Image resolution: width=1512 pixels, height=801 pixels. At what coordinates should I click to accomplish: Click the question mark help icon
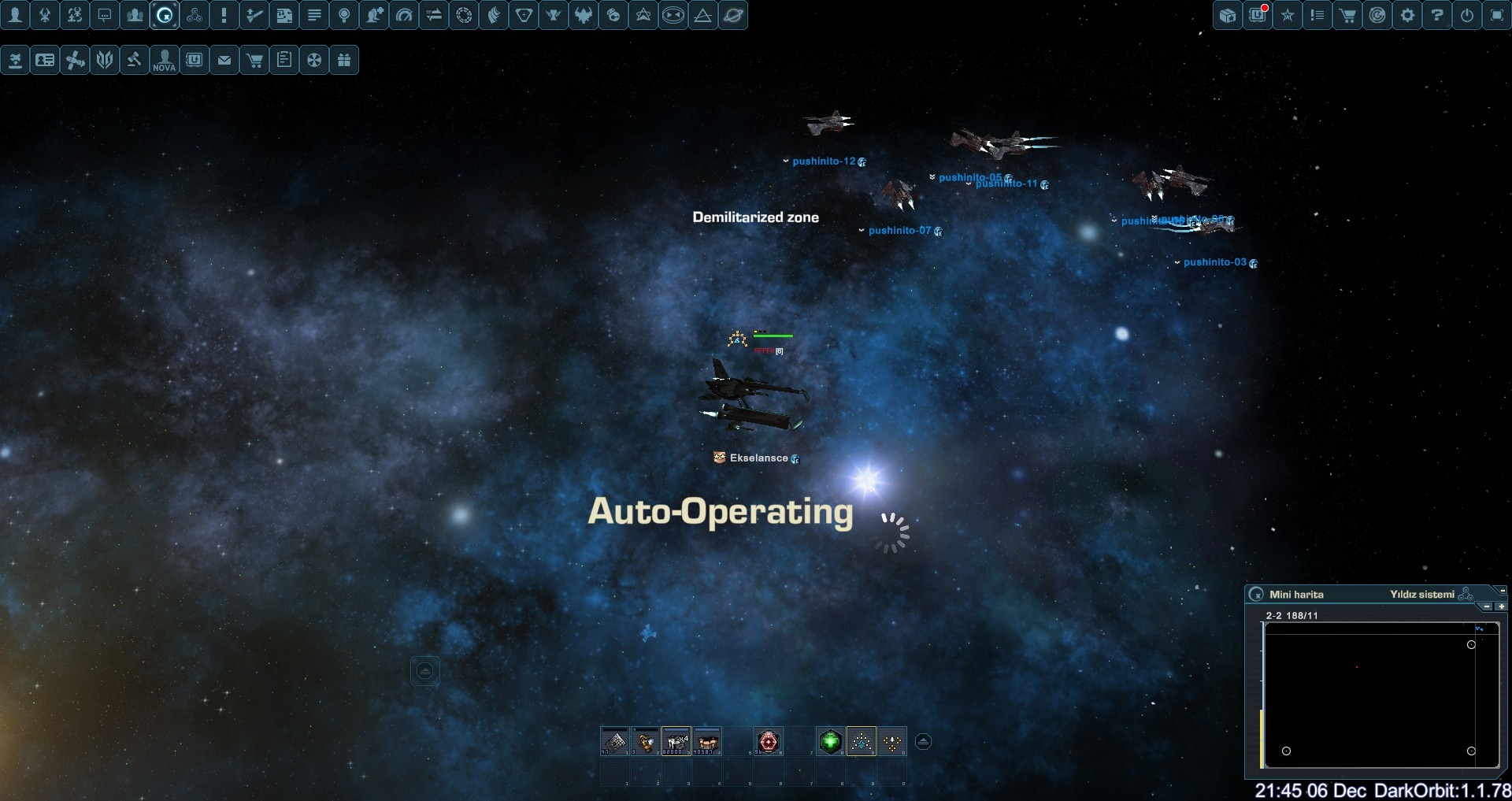click(1437, 15)
